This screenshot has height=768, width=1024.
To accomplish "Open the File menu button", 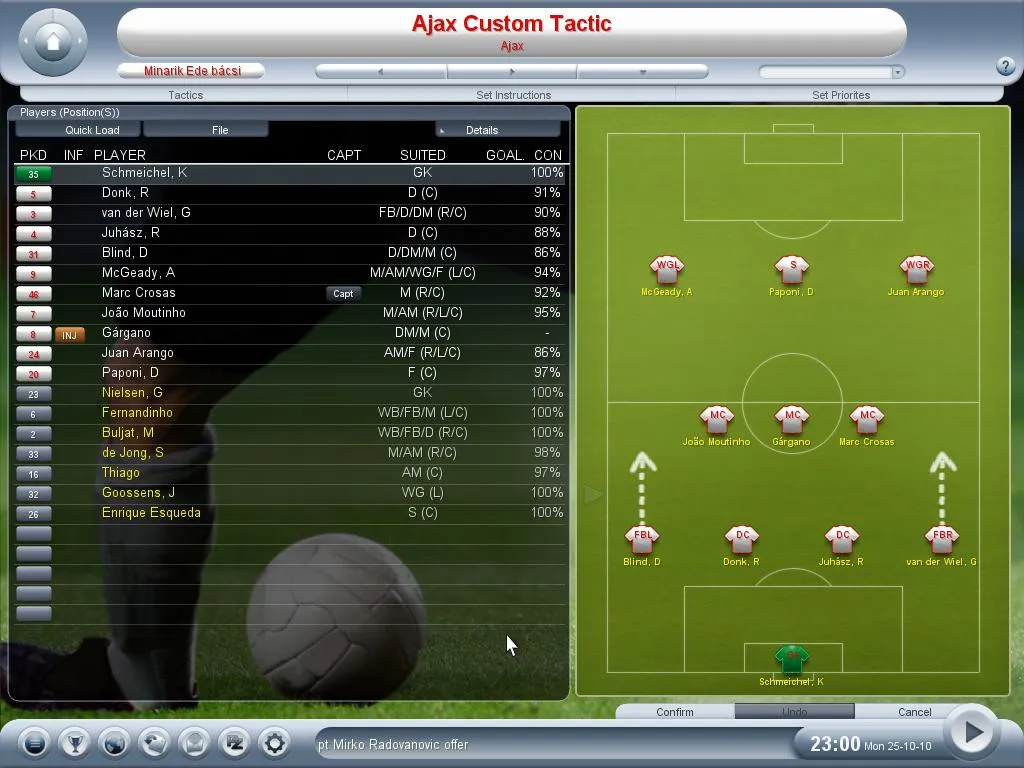I will pos(220,130).
